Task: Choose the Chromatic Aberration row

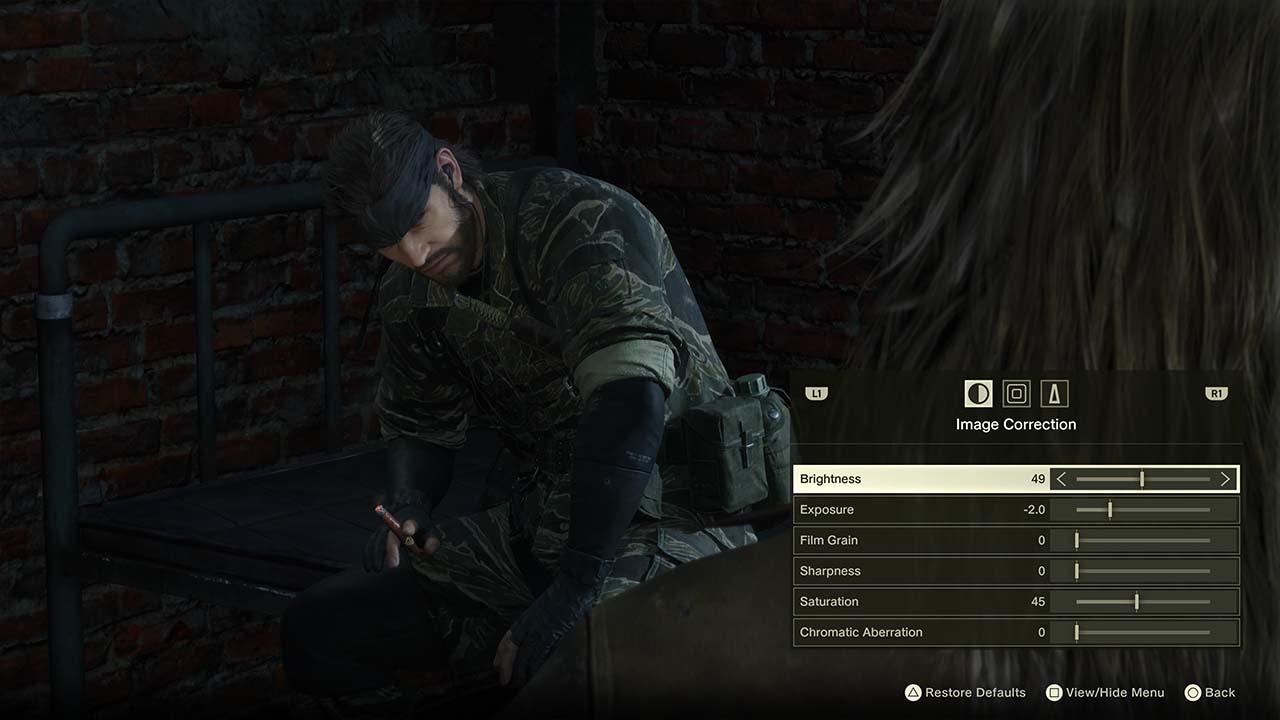Action: click(900, 632)
